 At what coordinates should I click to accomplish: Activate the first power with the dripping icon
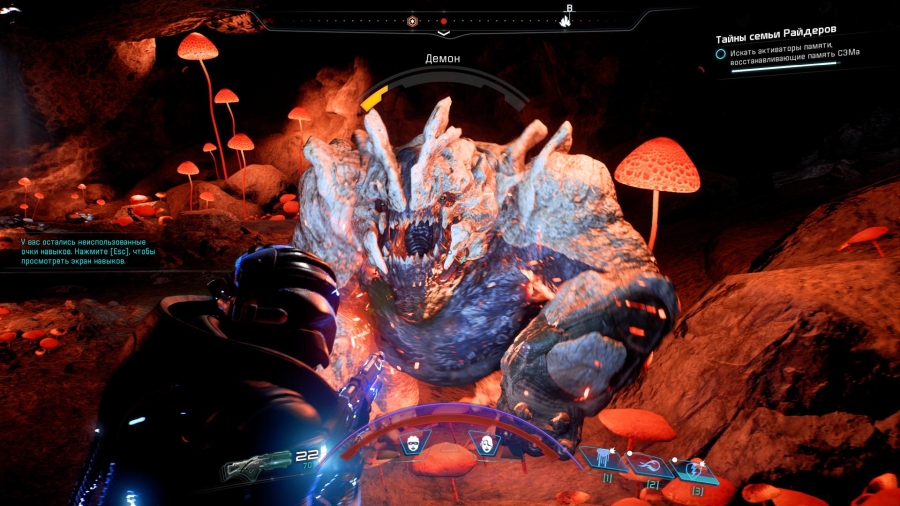pyautogui.click(x=603, y=460)
